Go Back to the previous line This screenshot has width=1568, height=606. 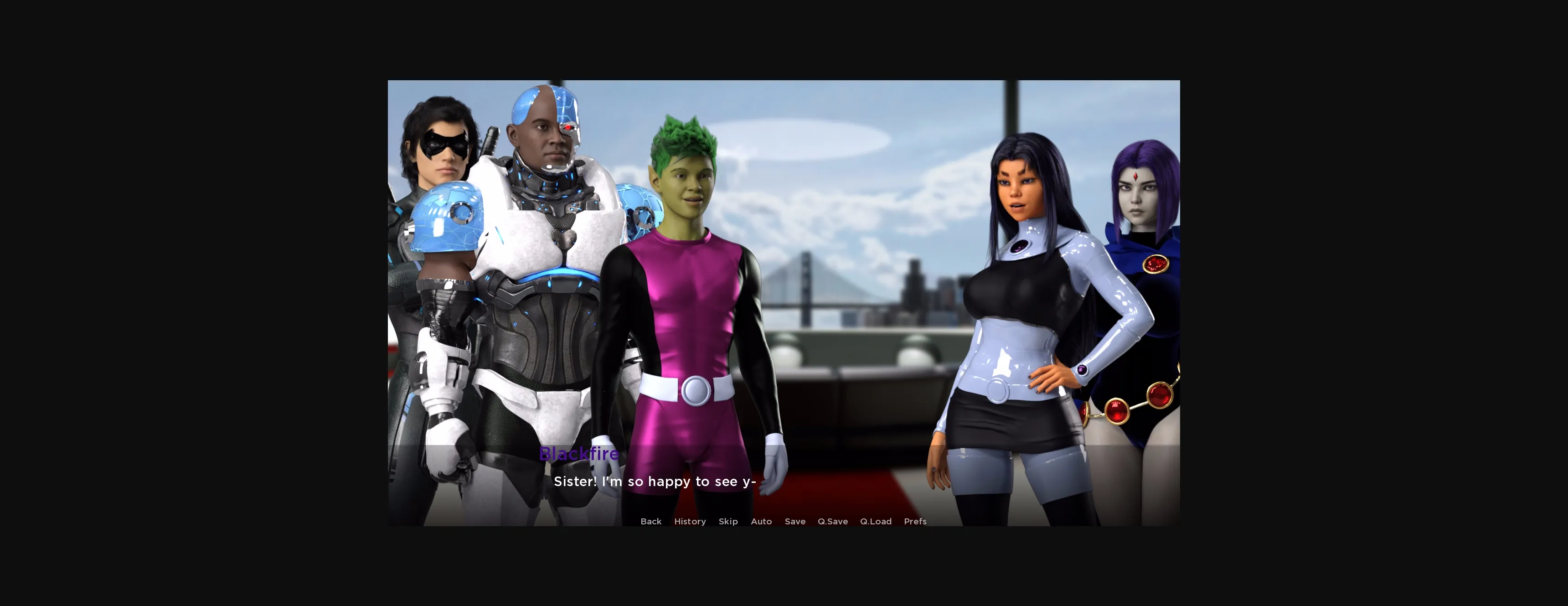pos(651,521)
